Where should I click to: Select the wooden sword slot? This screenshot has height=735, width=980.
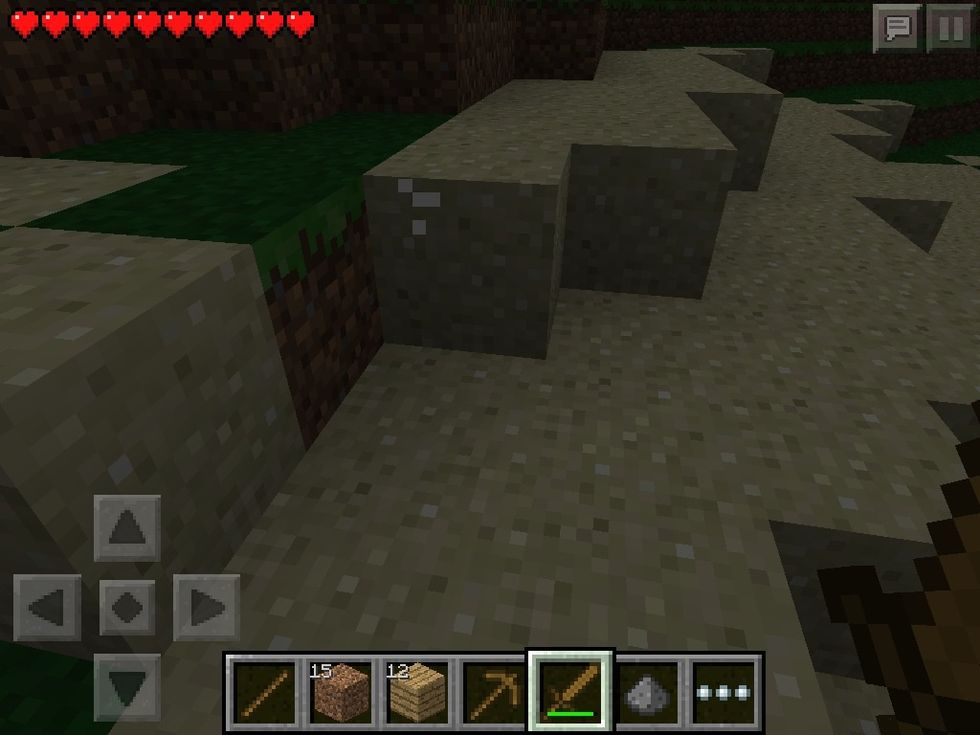(x=570, y=691)
